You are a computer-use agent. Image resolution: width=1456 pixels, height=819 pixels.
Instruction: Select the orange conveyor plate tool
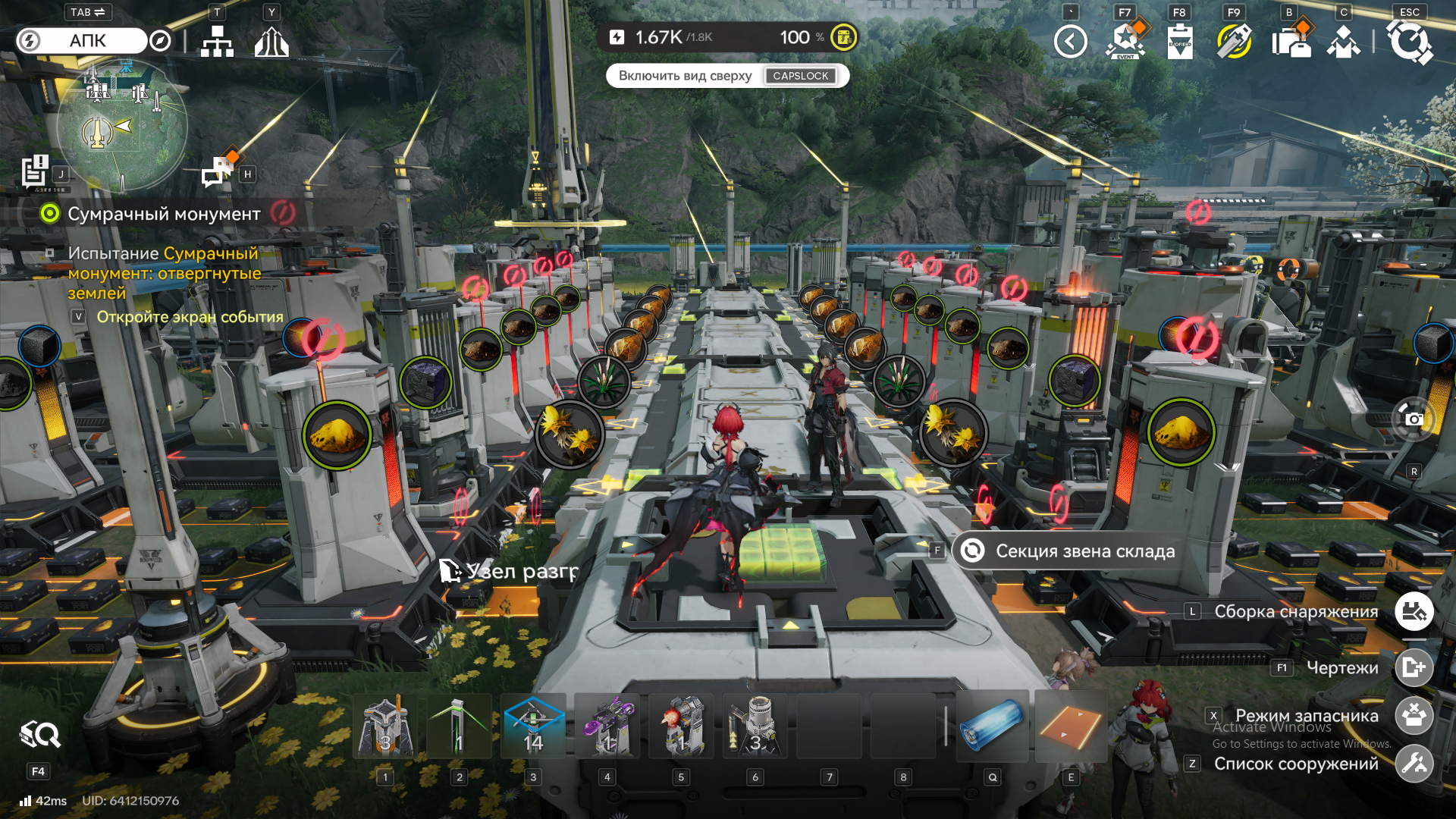1070,726
